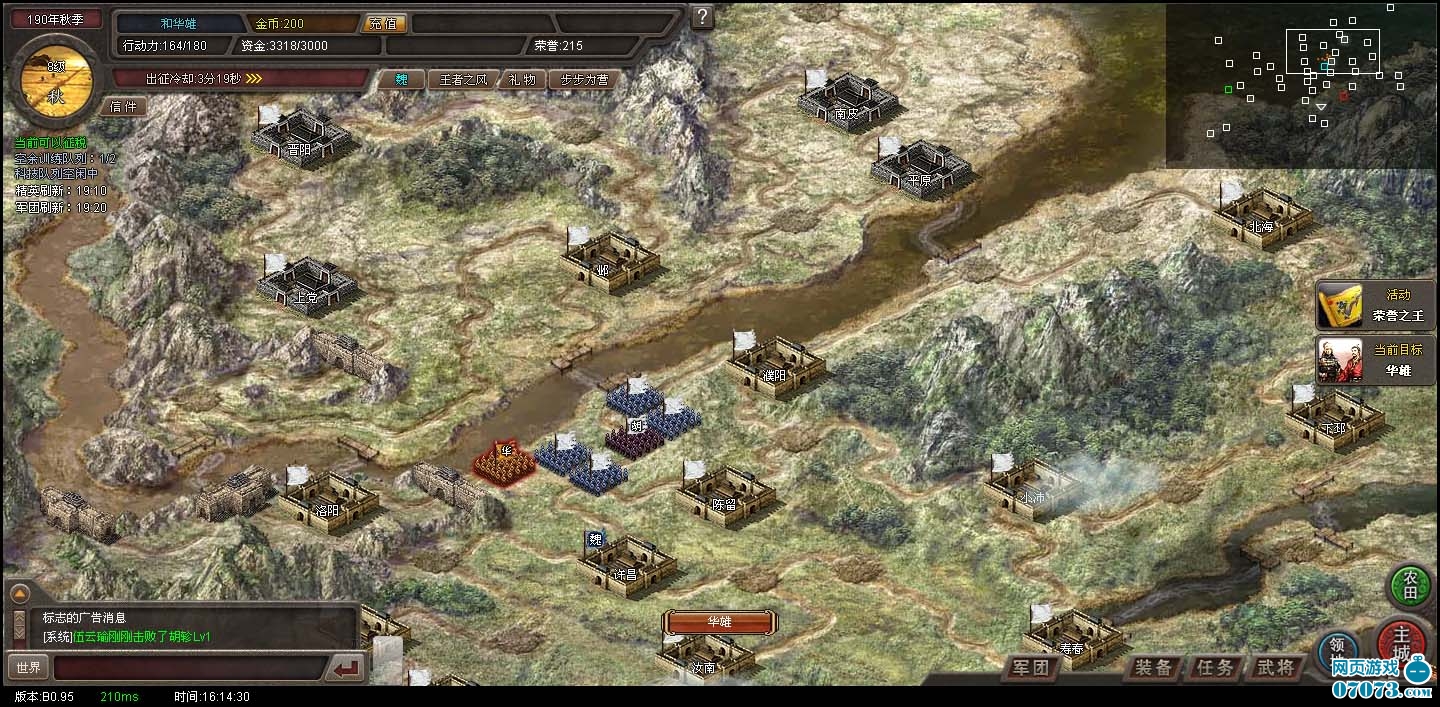
Task: Click the 充值 recharge button
Action: [381, 23]
